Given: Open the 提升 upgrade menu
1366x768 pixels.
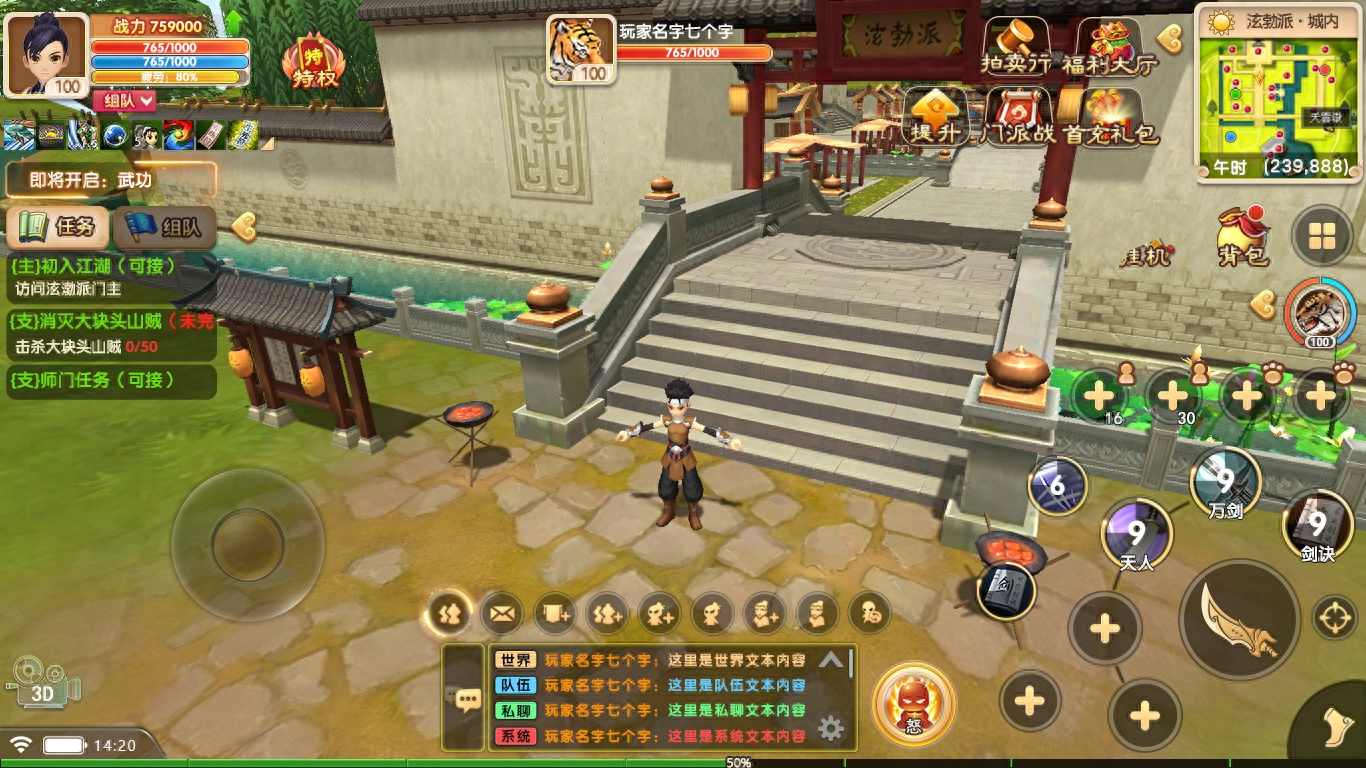Looking at the screenshot, I should 936,116.
